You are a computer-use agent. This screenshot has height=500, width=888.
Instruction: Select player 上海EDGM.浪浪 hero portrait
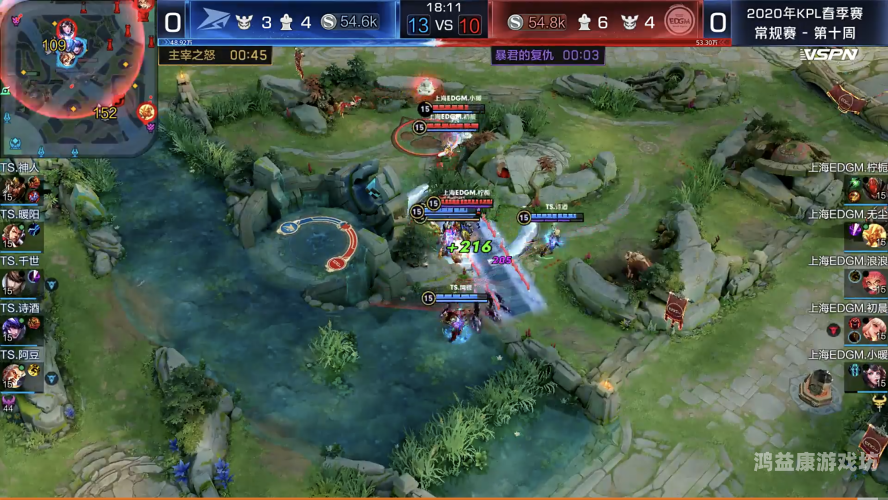click(x=874, y=282)
